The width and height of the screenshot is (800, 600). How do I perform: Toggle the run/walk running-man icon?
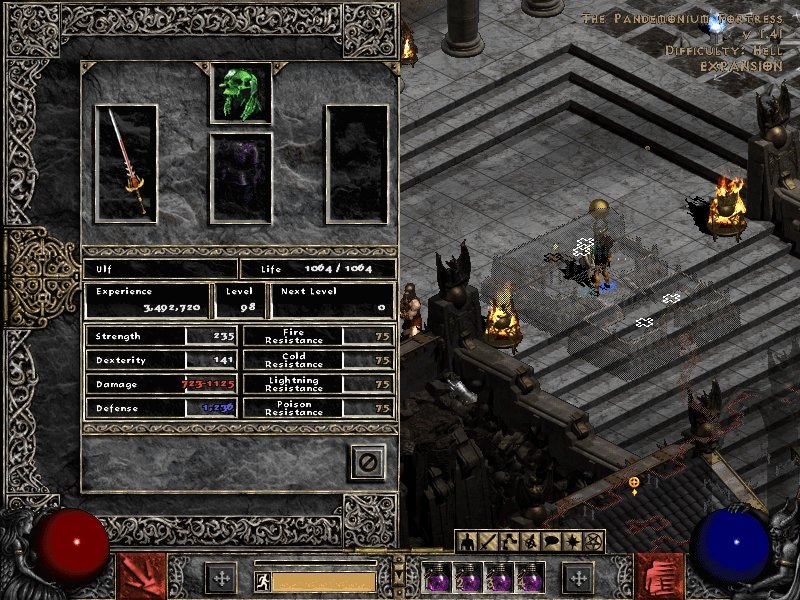(263, 581)
